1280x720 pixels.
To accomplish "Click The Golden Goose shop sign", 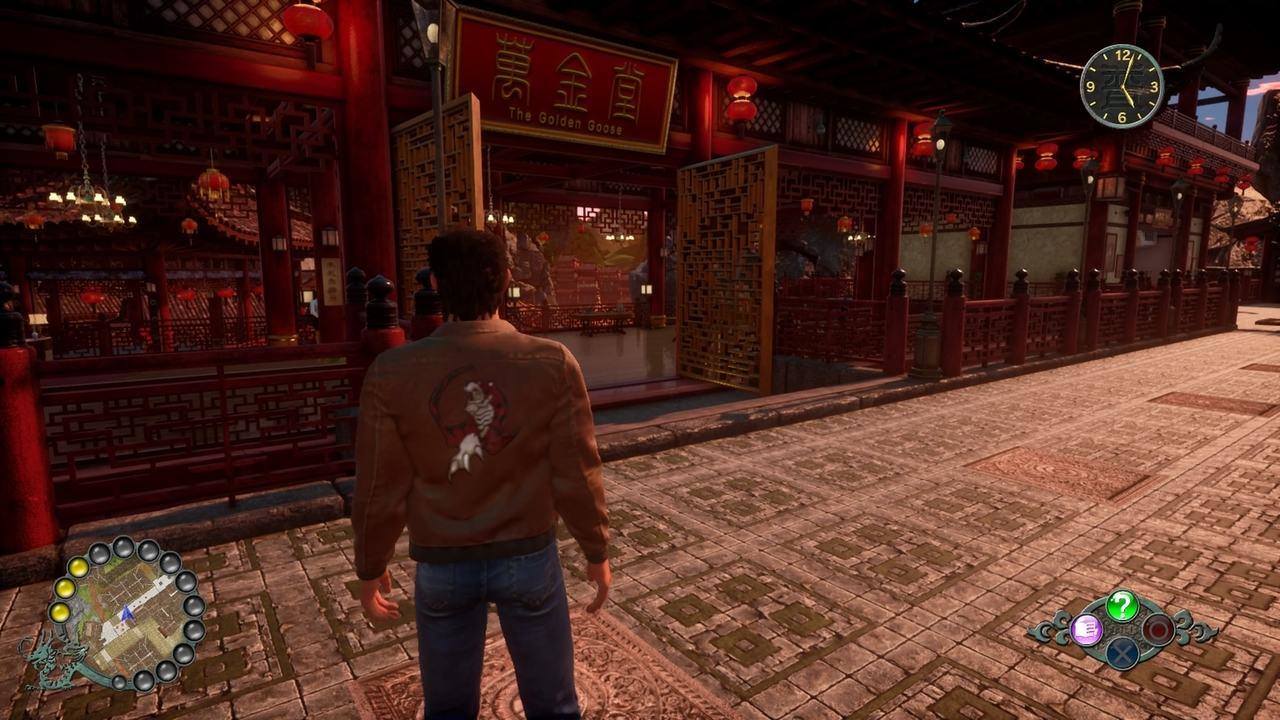I will pos(566,117).
